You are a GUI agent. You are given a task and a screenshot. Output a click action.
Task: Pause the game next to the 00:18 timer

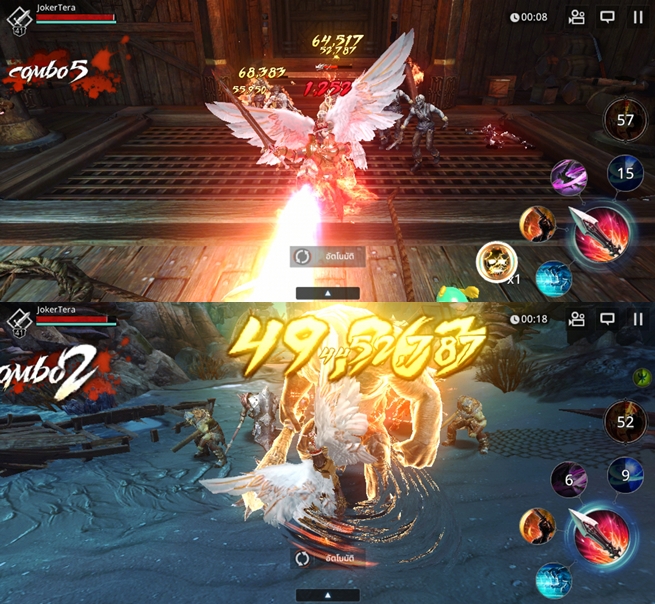[x=637, y=319]
